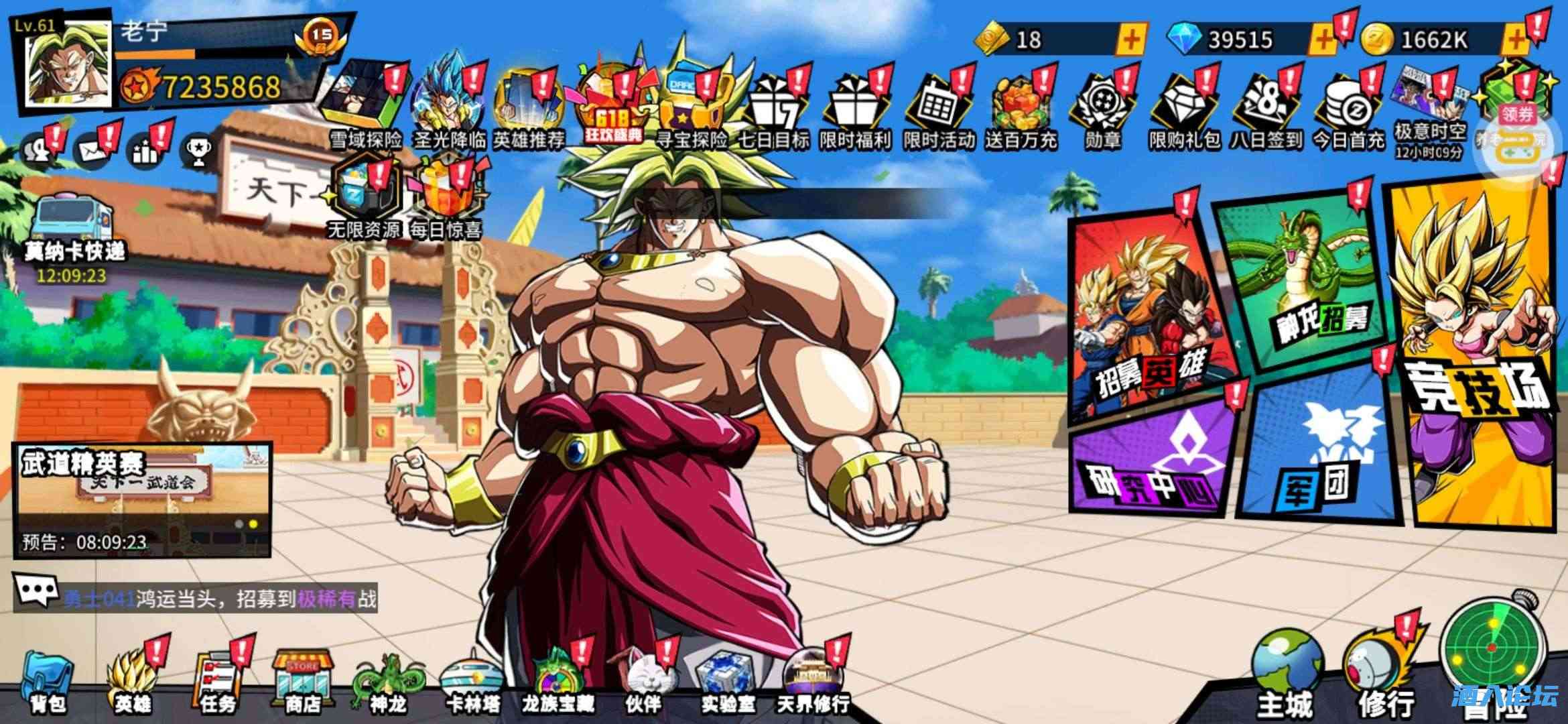The image size is (1568, 724).
Task: Open the mail envelope icon
Action: (92, 151)
